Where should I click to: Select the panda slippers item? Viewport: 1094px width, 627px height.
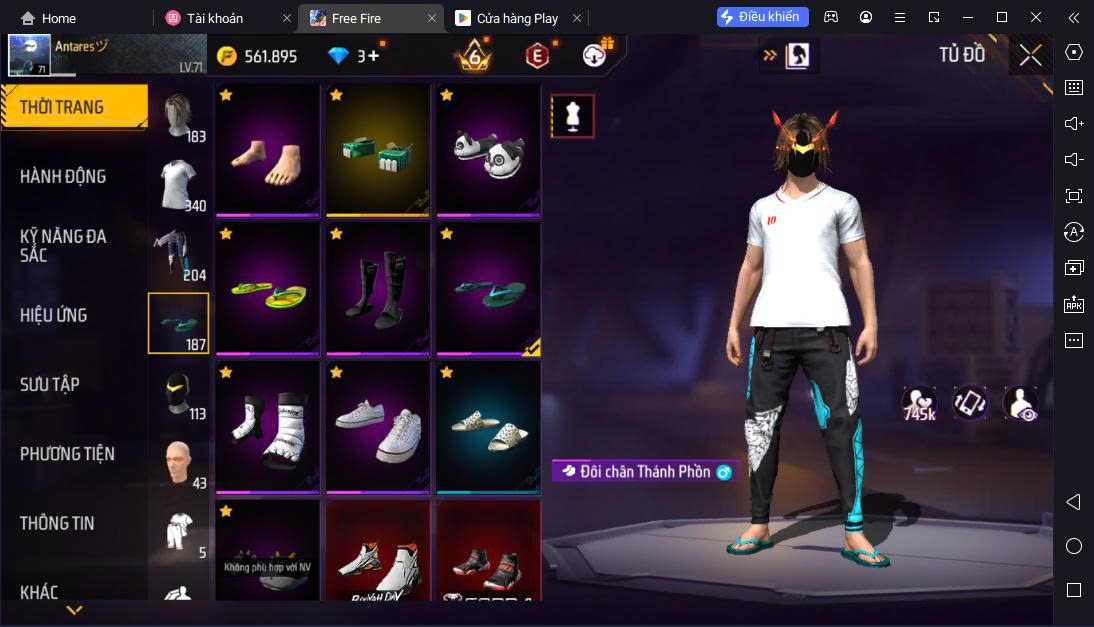[x=487, y=150]
